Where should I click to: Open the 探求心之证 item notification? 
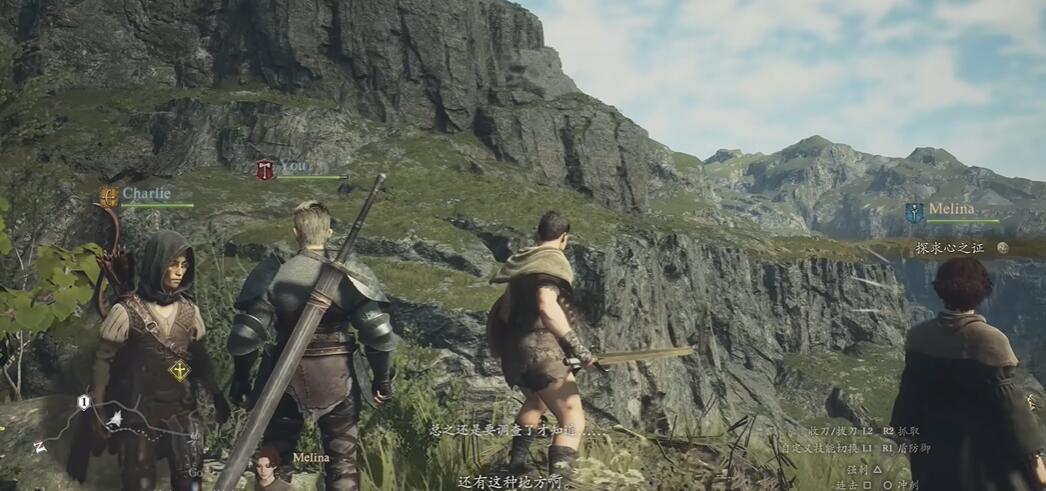[960, 247]
